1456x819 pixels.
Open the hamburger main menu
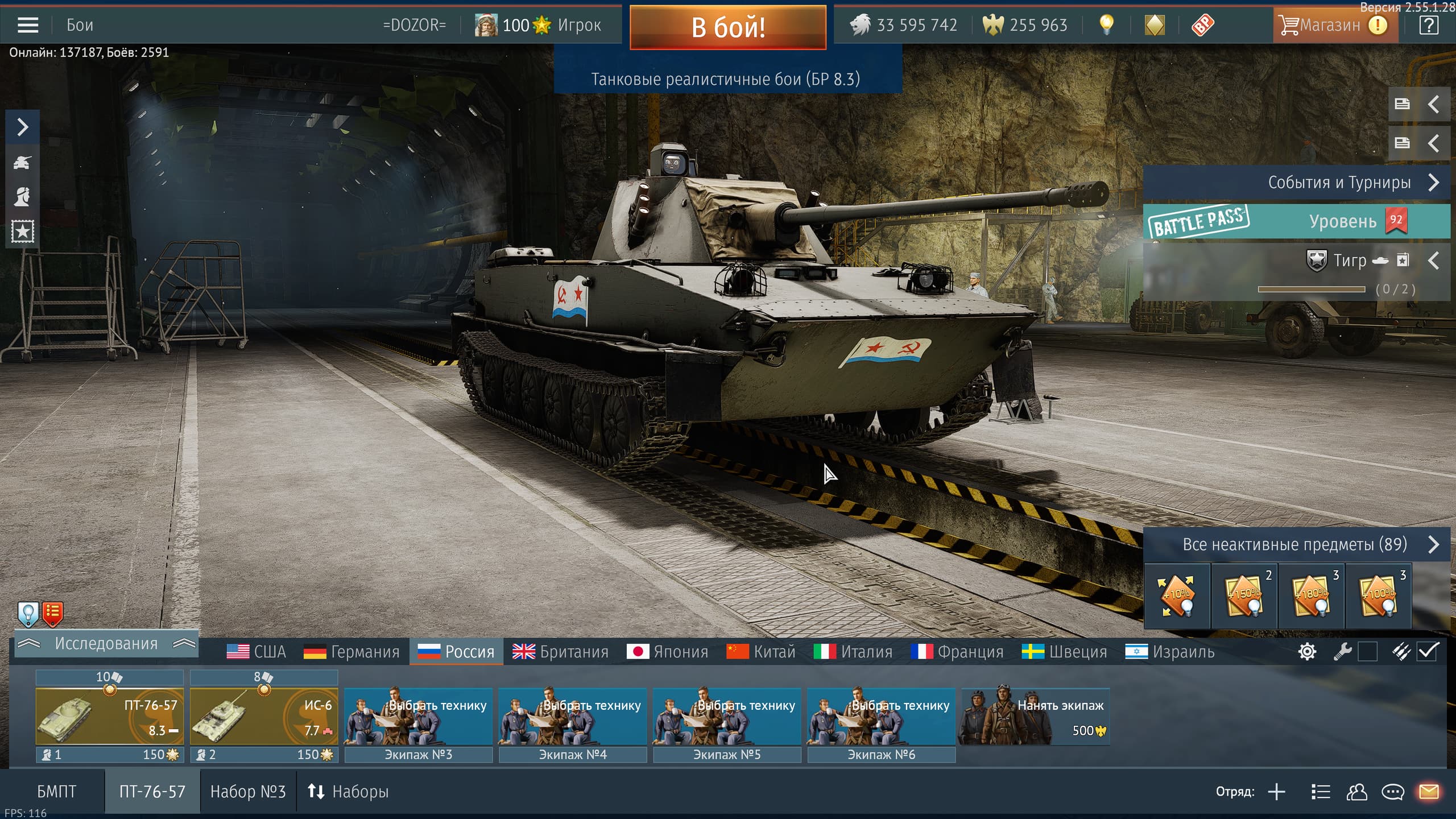[28, 25]
